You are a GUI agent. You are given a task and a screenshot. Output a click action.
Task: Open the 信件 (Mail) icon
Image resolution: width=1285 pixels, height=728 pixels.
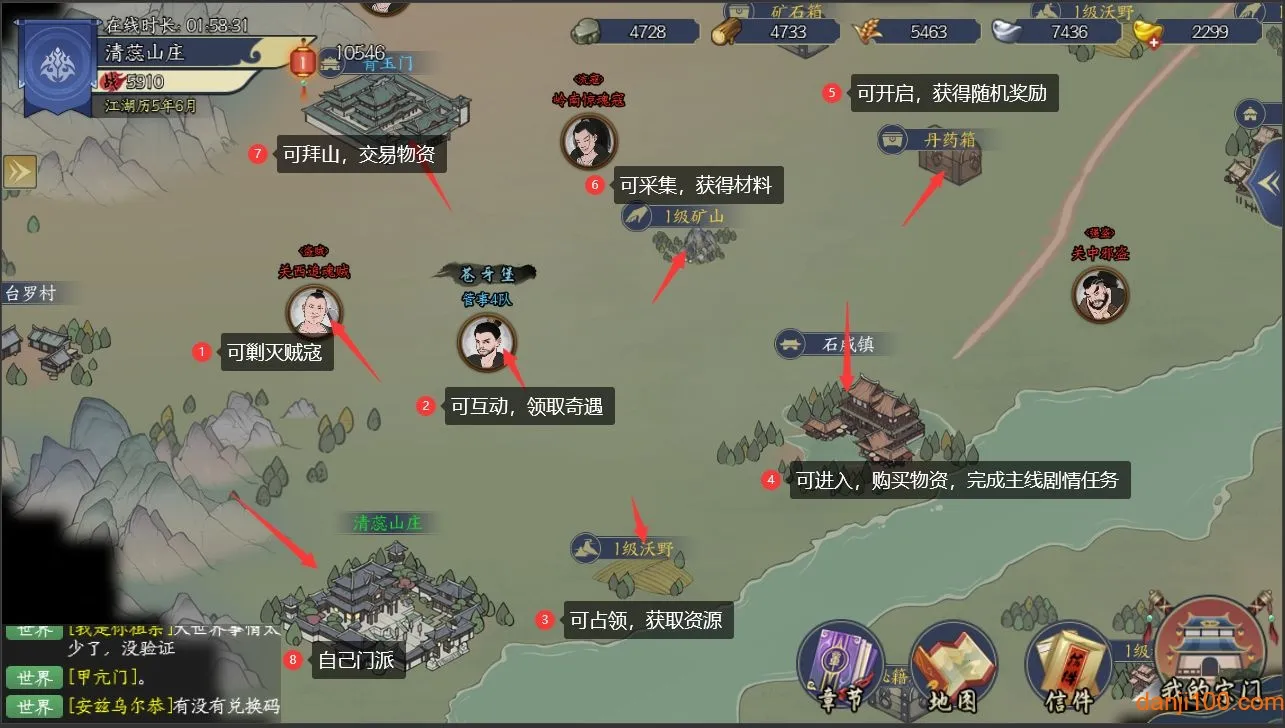coord(1067,658)
